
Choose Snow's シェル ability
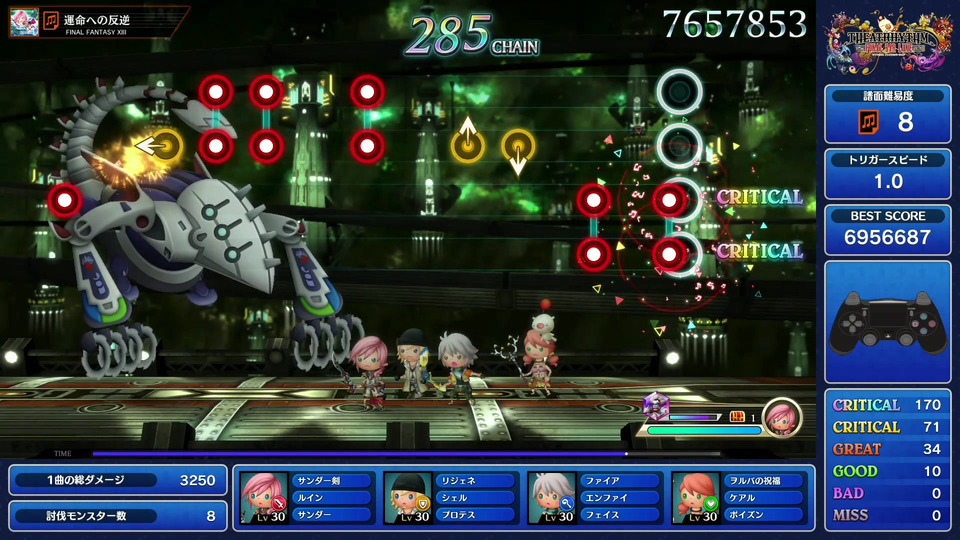click(x=476, y=498)
